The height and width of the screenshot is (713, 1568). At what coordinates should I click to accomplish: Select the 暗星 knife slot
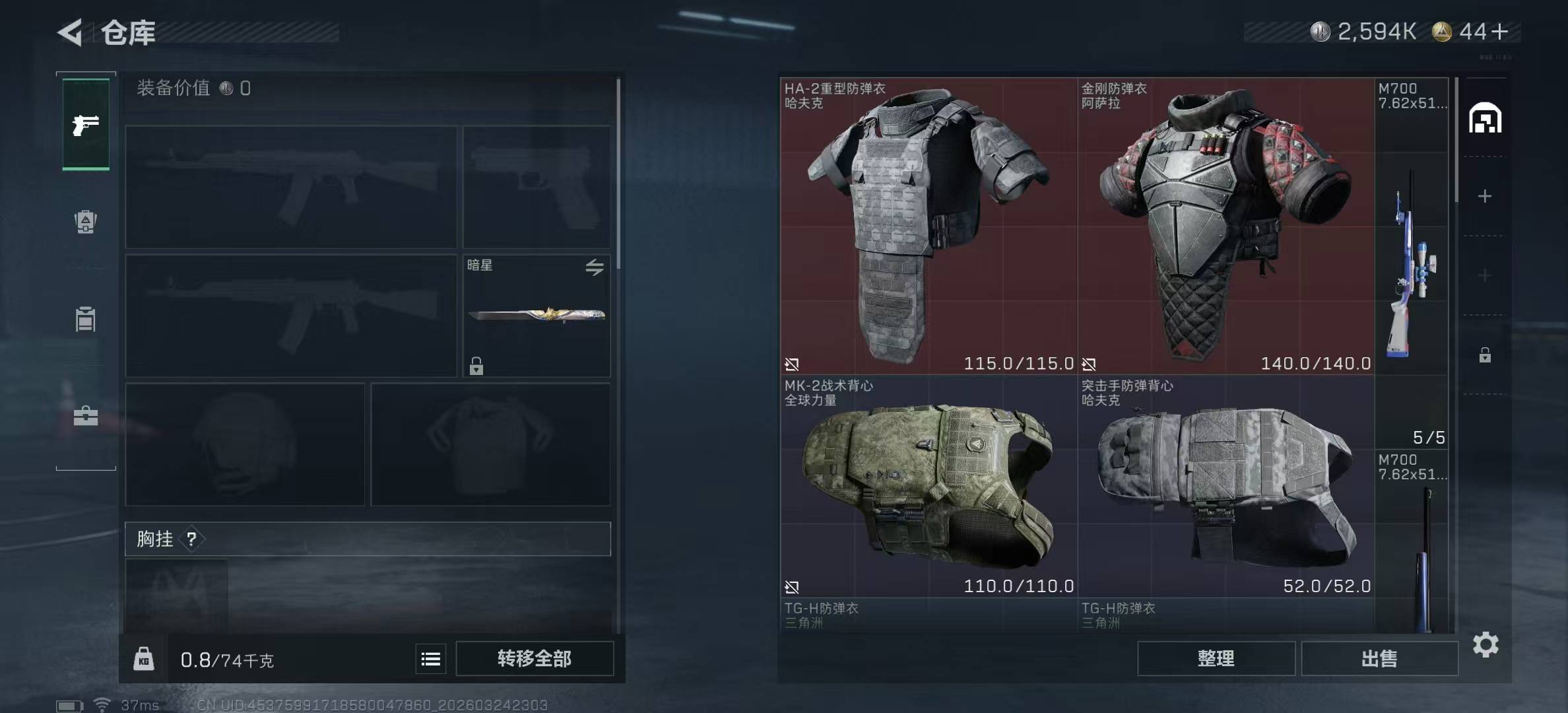pyautogui.click(x=536, y=316)
